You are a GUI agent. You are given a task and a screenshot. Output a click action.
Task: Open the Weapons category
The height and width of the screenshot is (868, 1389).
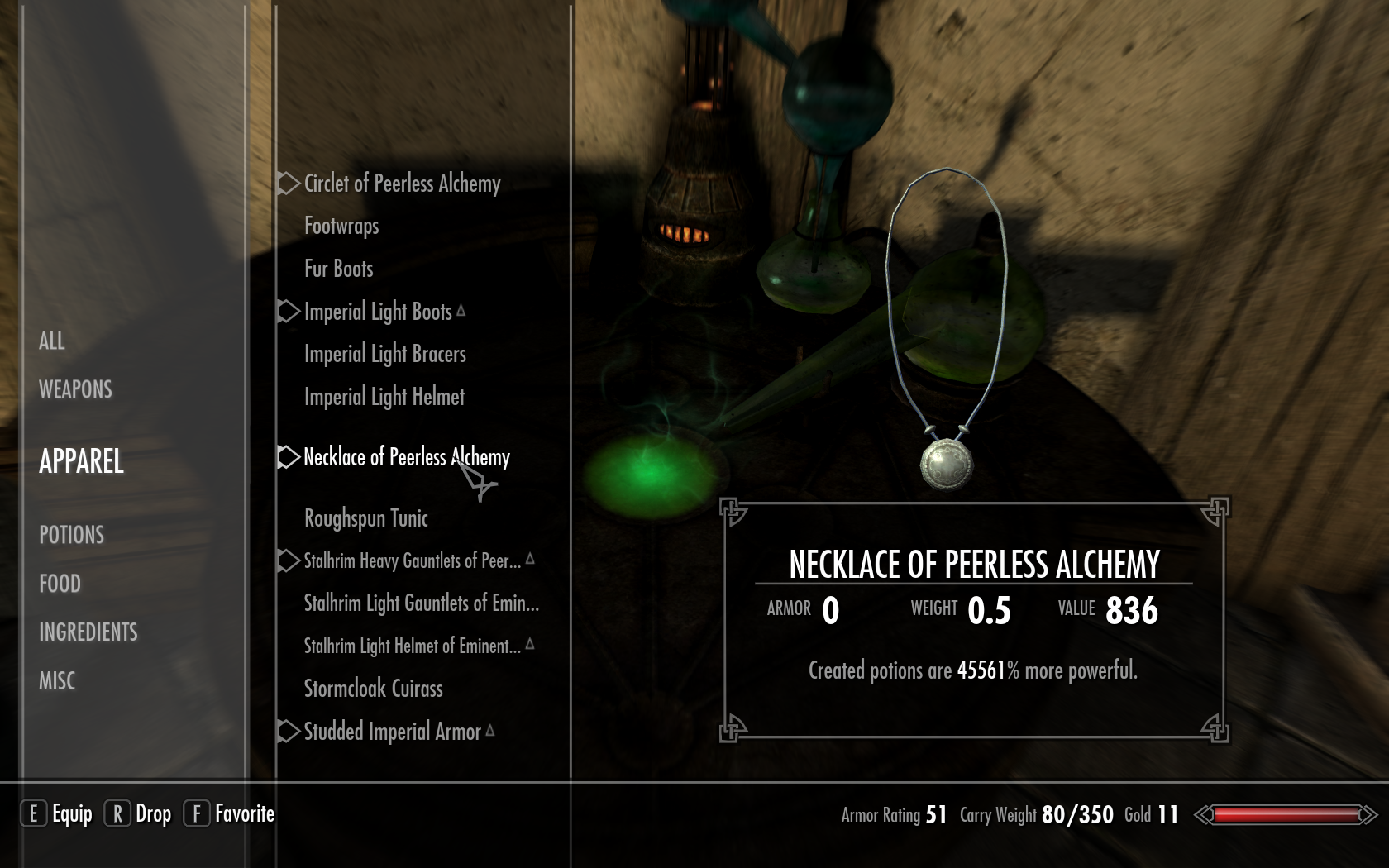75,389
